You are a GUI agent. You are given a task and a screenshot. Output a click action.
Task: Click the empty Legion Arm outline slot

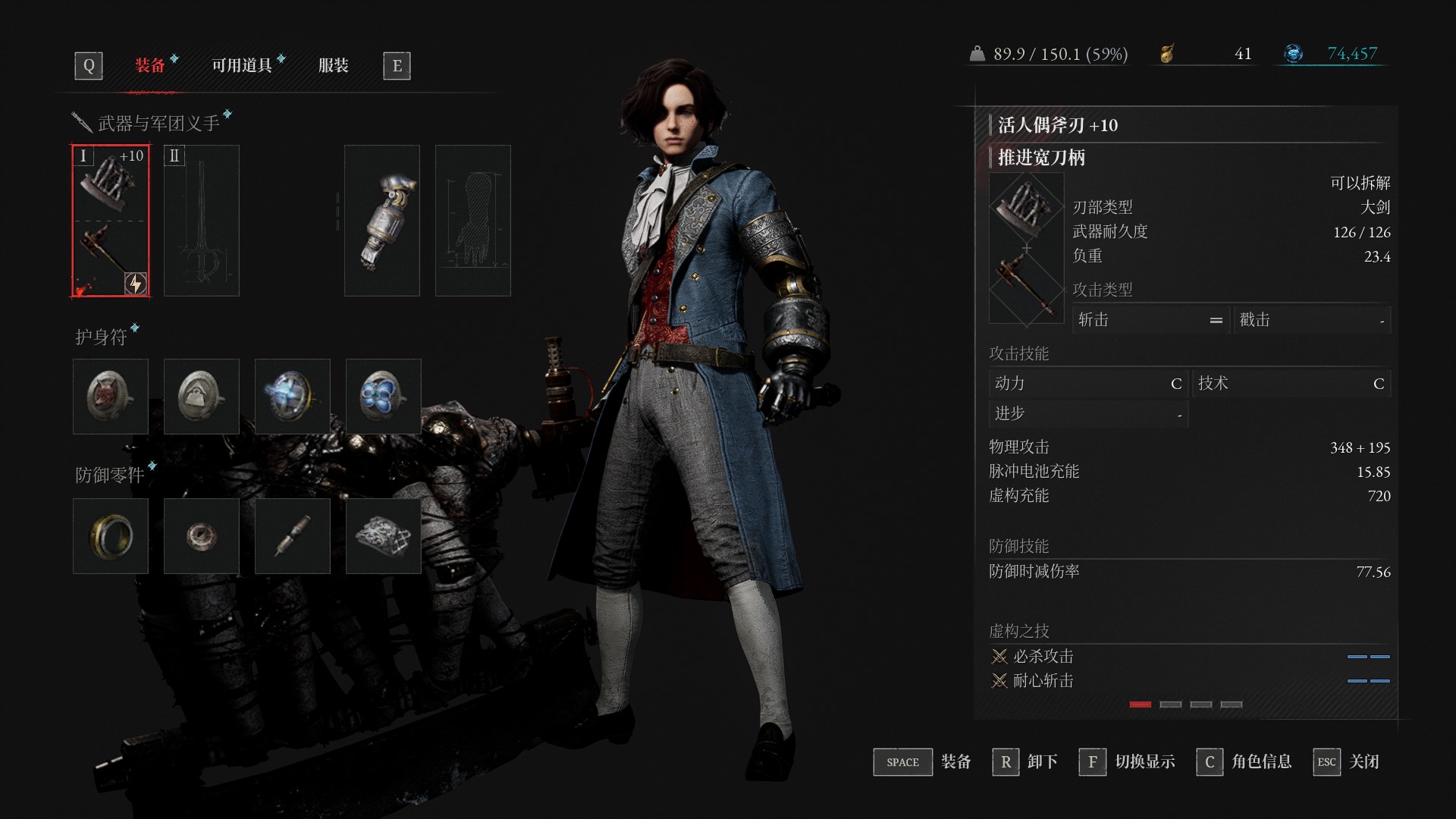473,221
